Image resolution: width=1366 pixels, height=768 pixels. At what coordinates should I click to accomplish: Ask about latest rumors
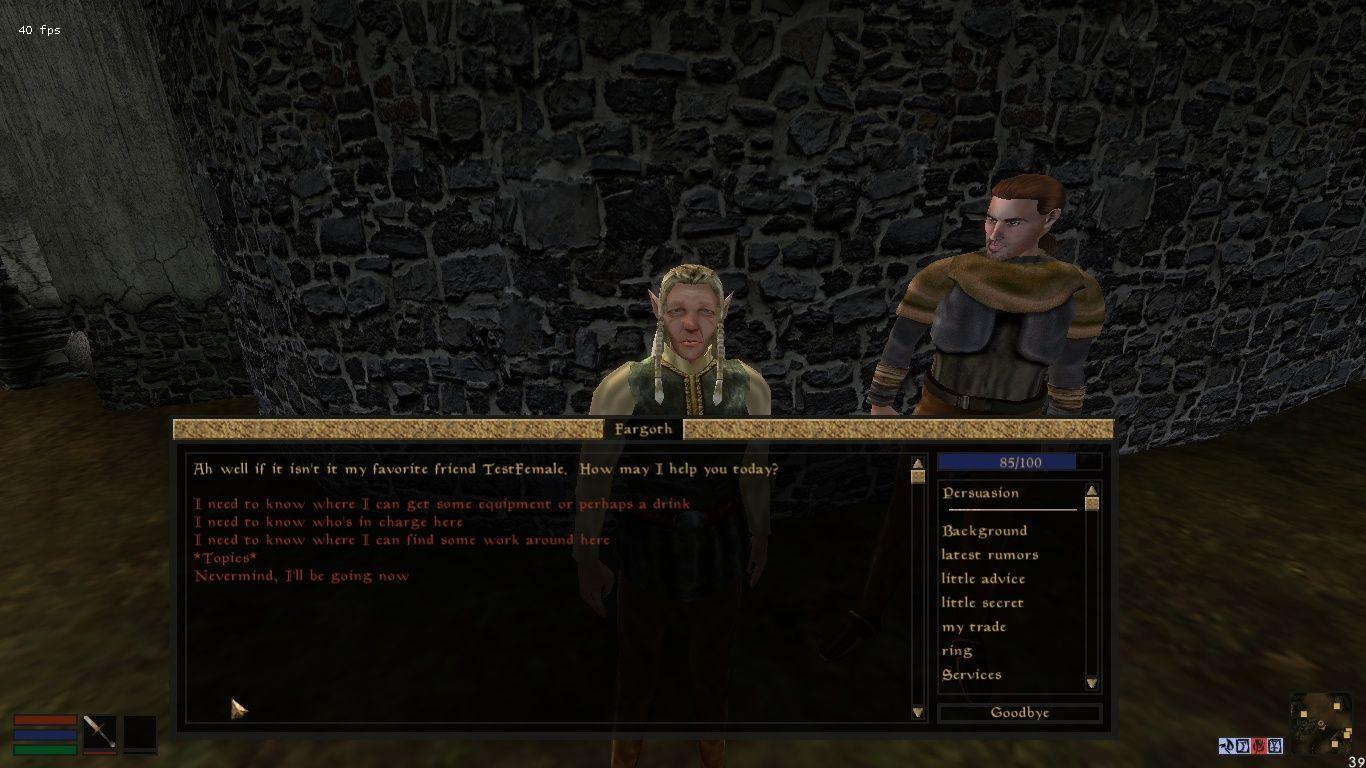[x=989, y=555]
